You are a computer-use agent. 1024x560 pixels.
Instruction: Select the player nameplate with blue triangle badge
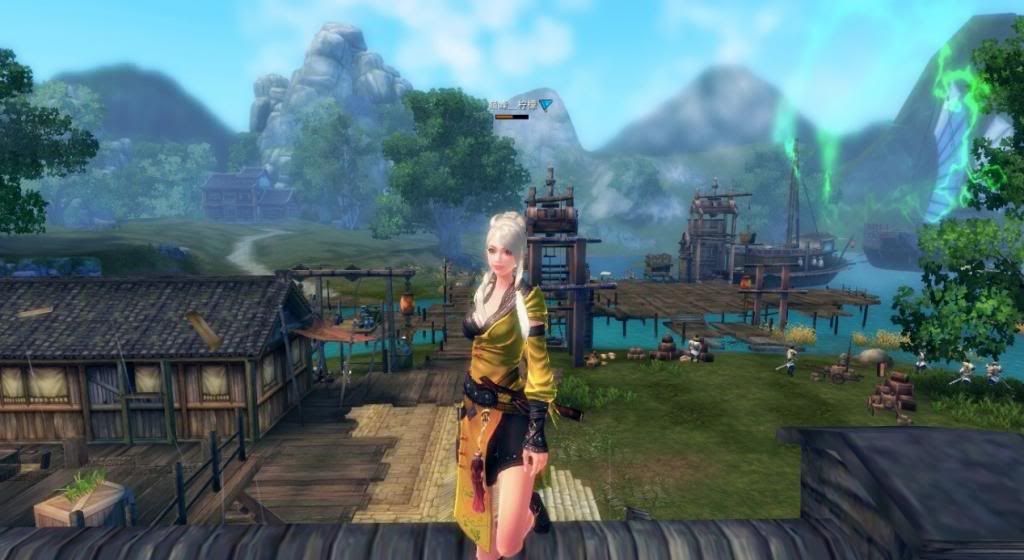click(520, 104)
